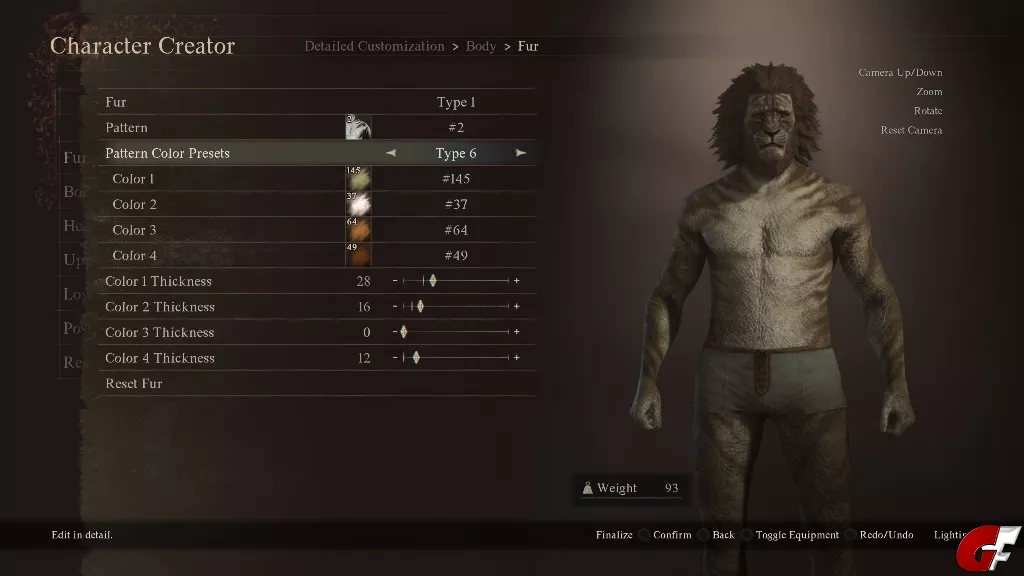Choose the Color 3 swatch #64
1024x576 pixels.
tap(358, 230)
